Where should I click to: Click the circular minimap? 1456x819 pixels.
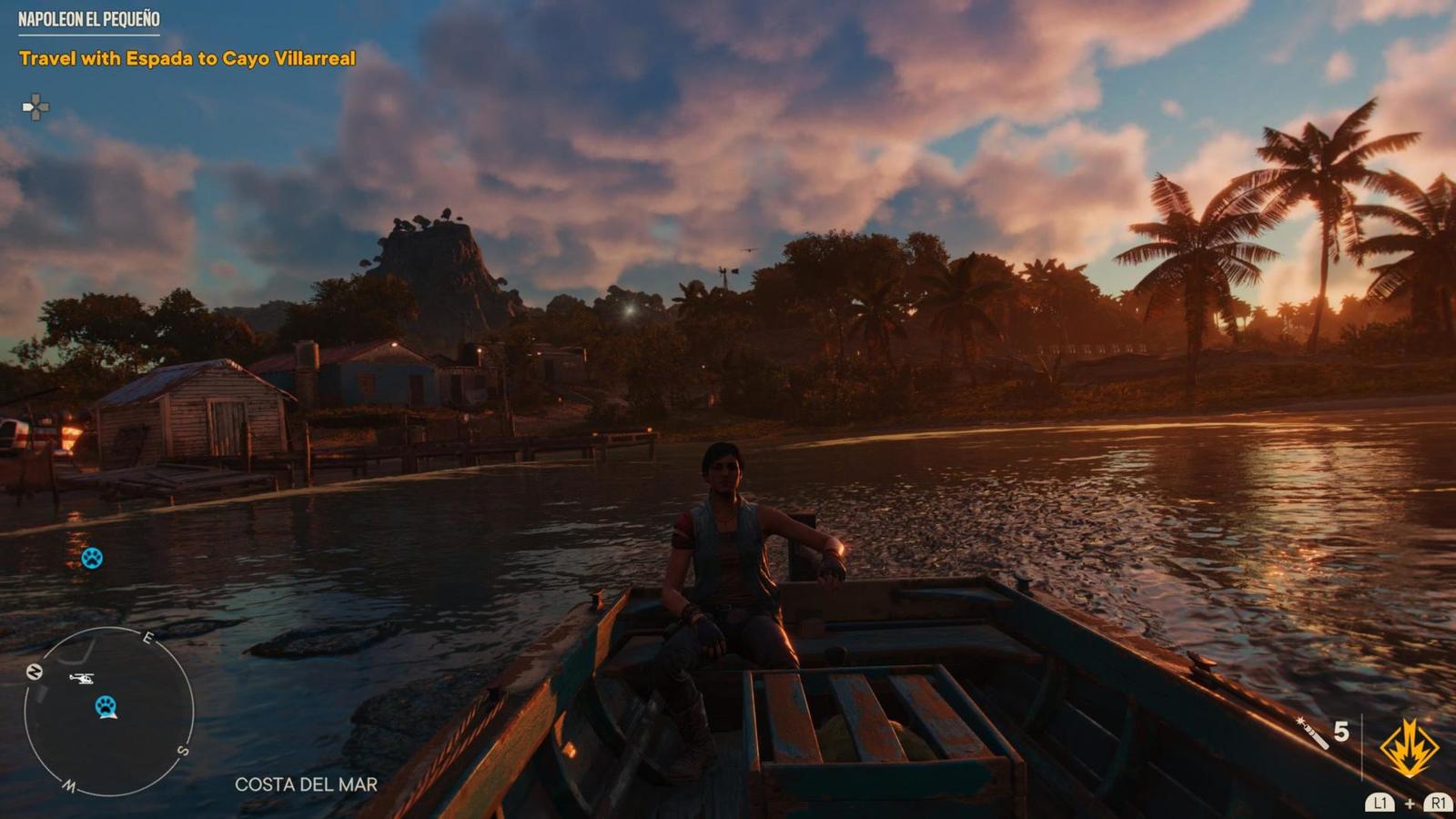[109, 712]
